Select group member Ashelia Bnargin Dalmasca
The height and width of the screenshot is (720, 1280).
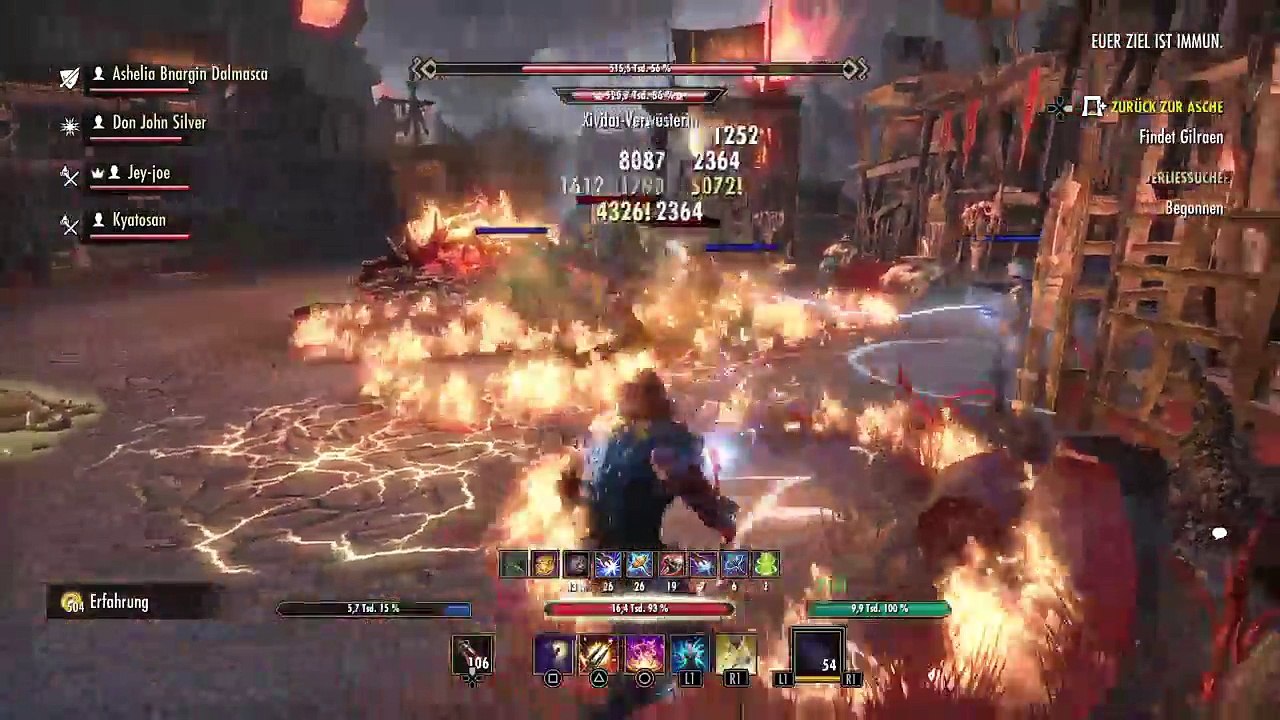189,74
